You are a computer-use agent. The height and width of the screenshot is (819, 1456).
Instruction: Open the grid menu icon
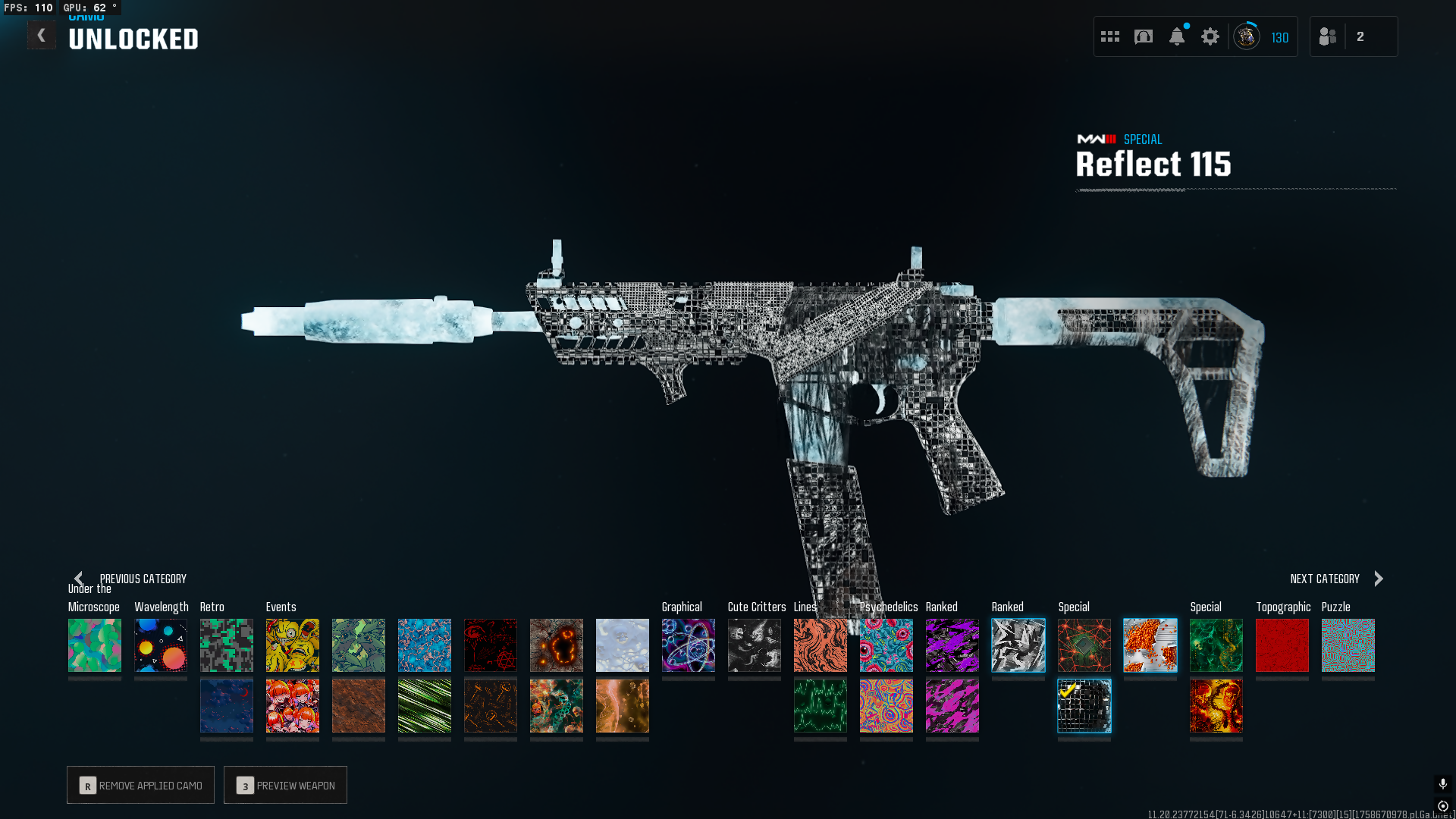pos(1110,36)
